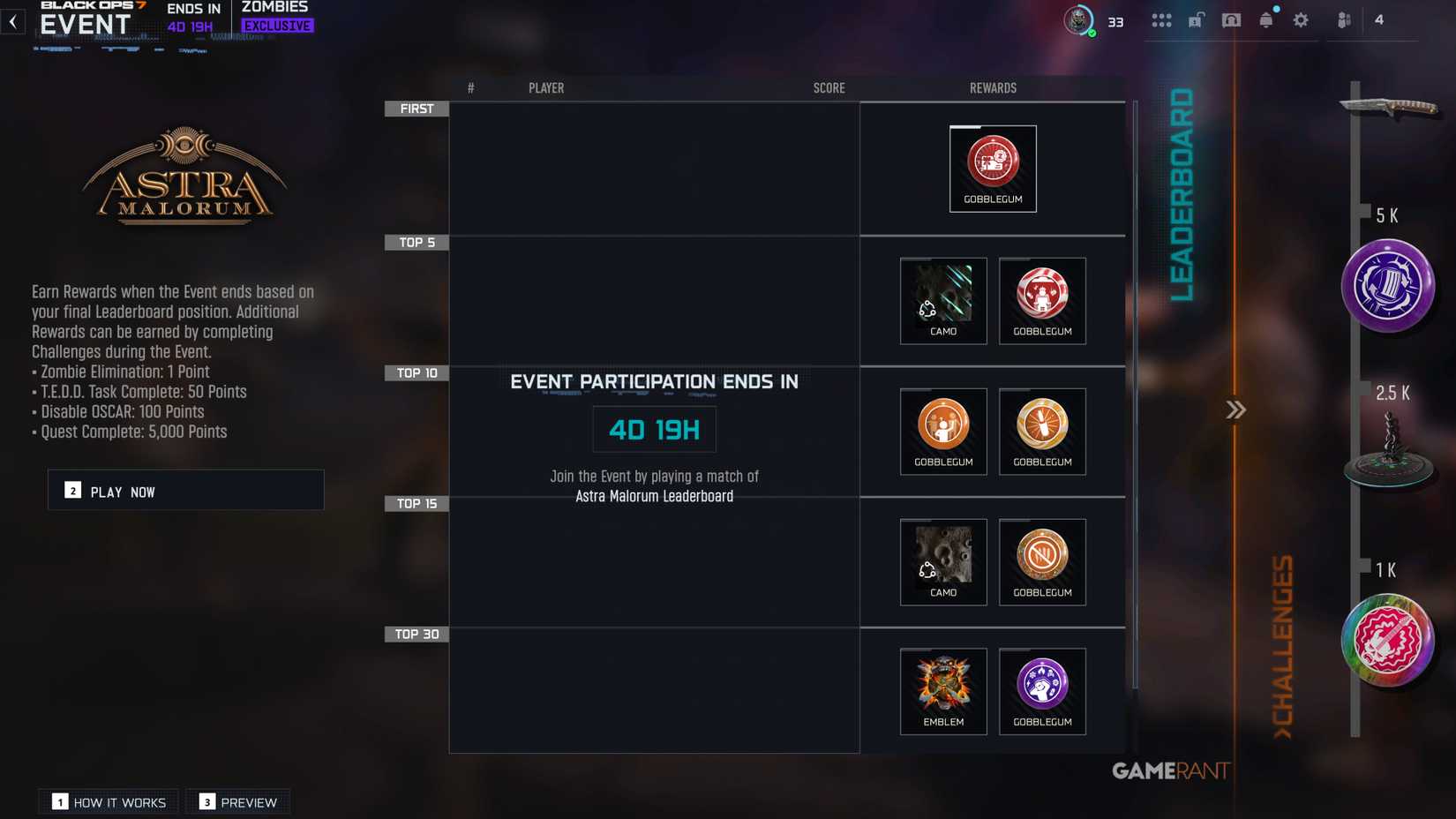Image resolution: width=1456 pixels, height=819 pixels.
Task: Click the notifications bell with blue indicator
Action: click(1265, 19)
